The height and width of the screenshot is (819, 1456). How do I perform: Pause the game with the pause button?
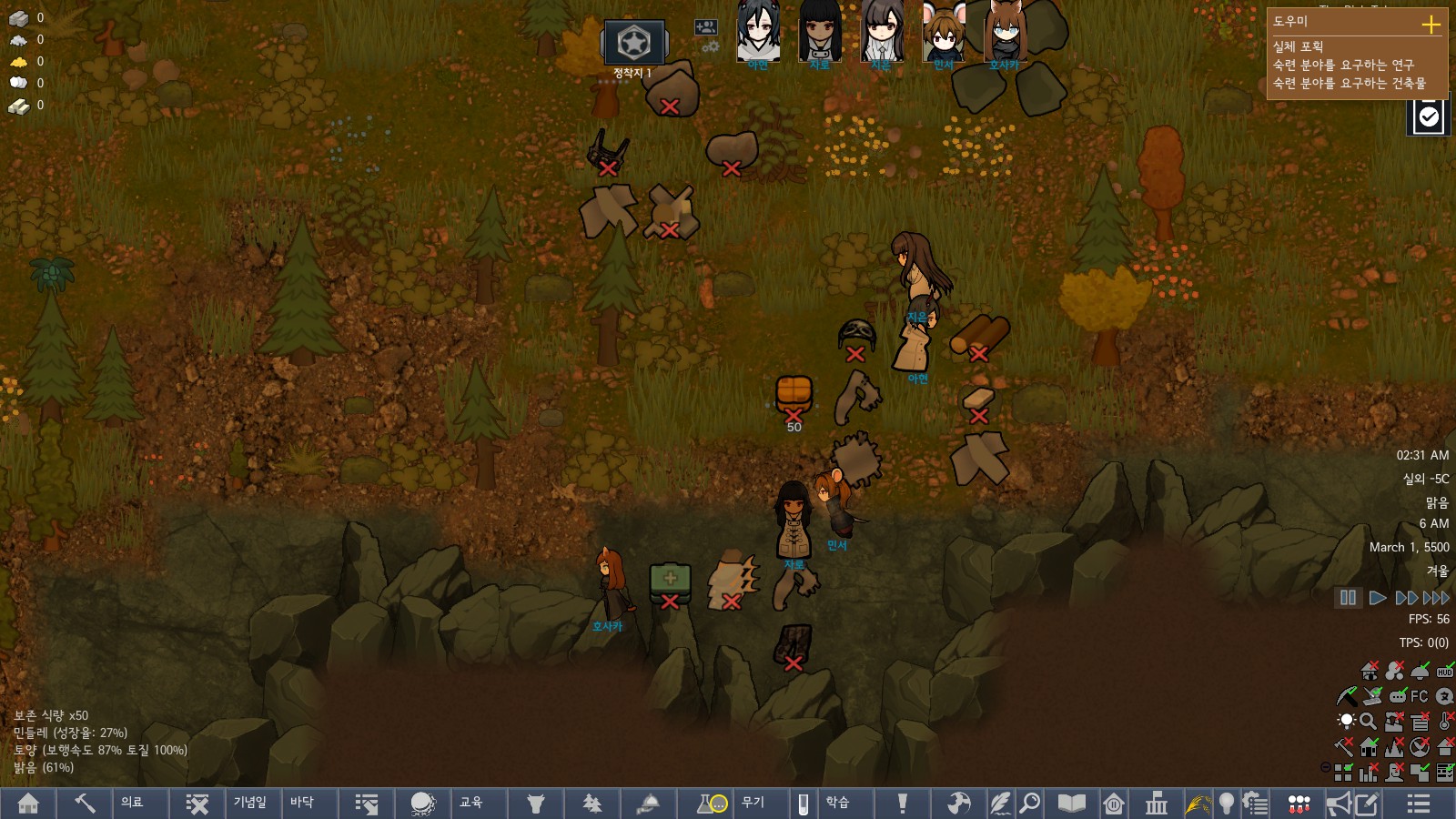pos(1348,598)
